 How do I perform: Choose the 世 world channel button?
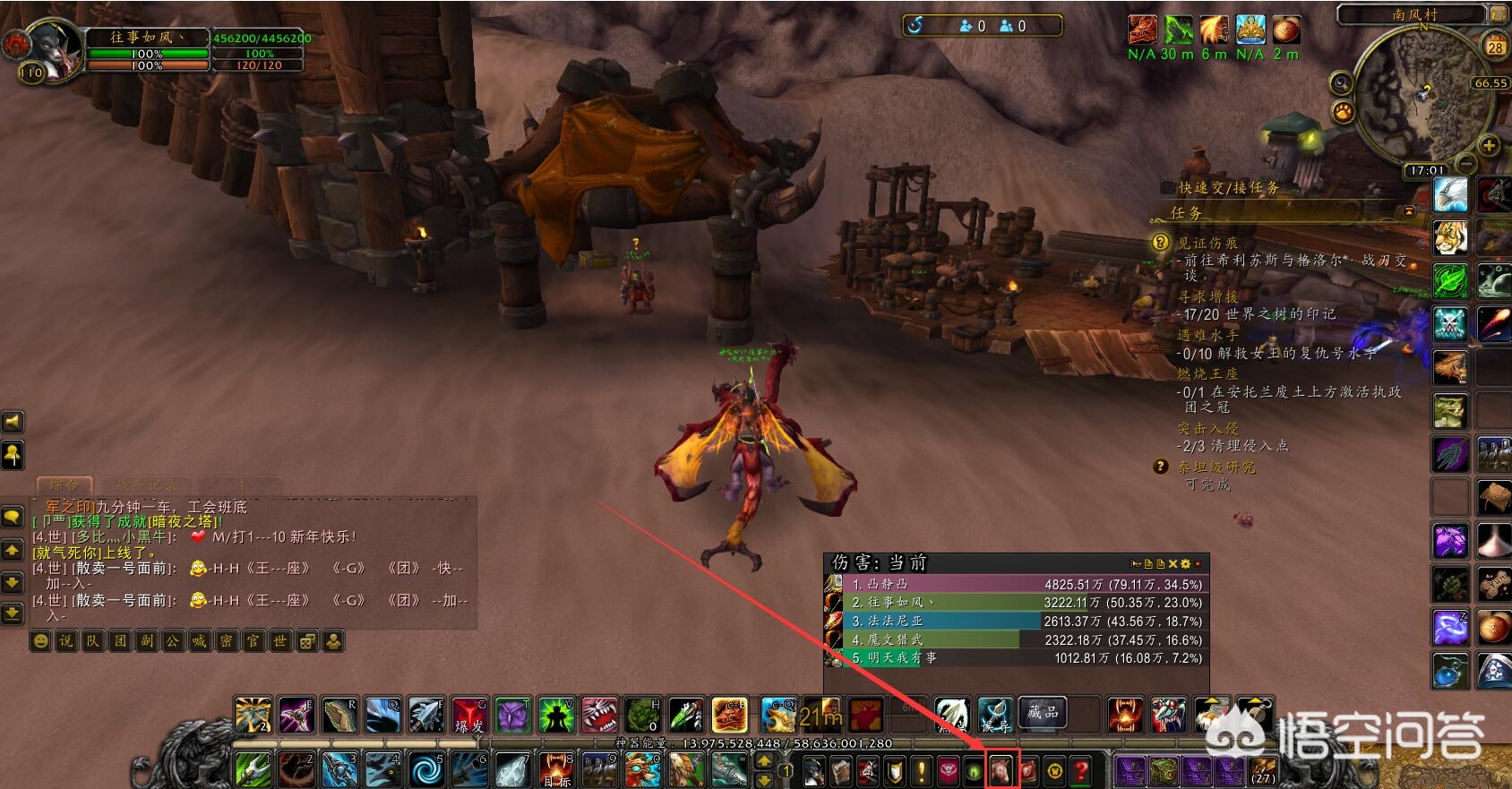[280, 641]
